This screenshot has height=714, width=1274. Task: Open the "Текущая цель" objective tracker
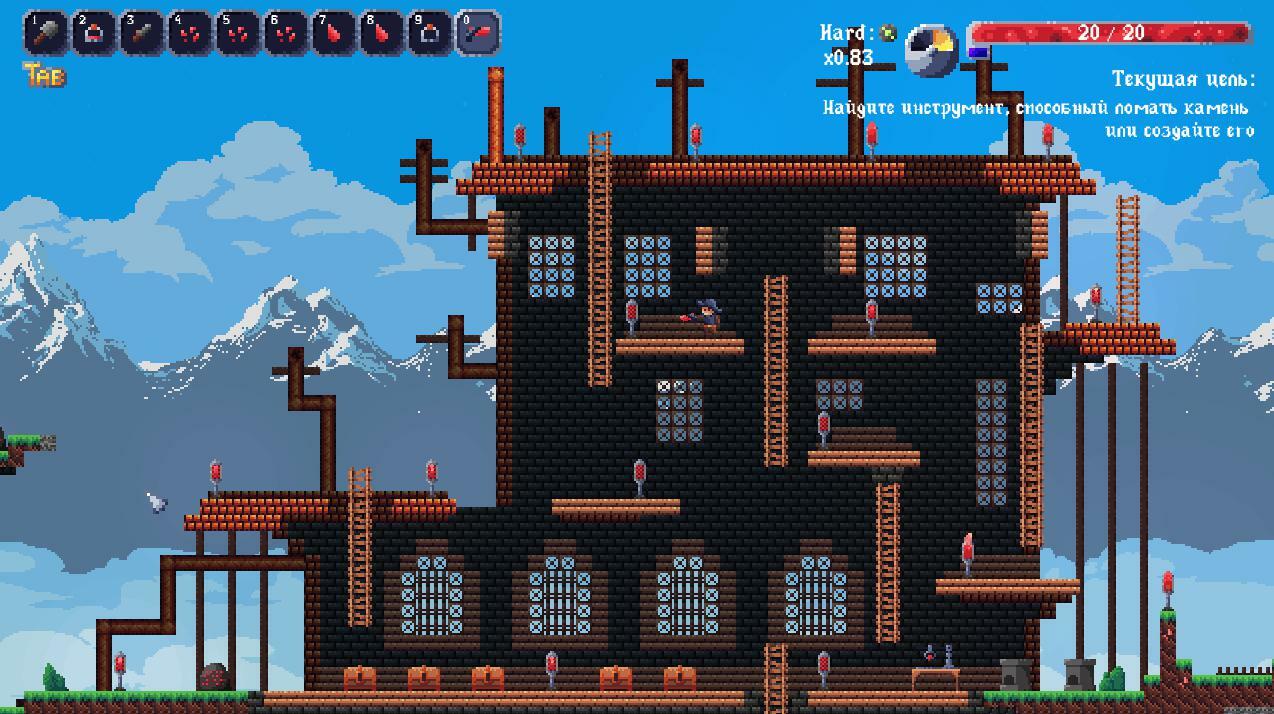click(x=1182, y=80)
